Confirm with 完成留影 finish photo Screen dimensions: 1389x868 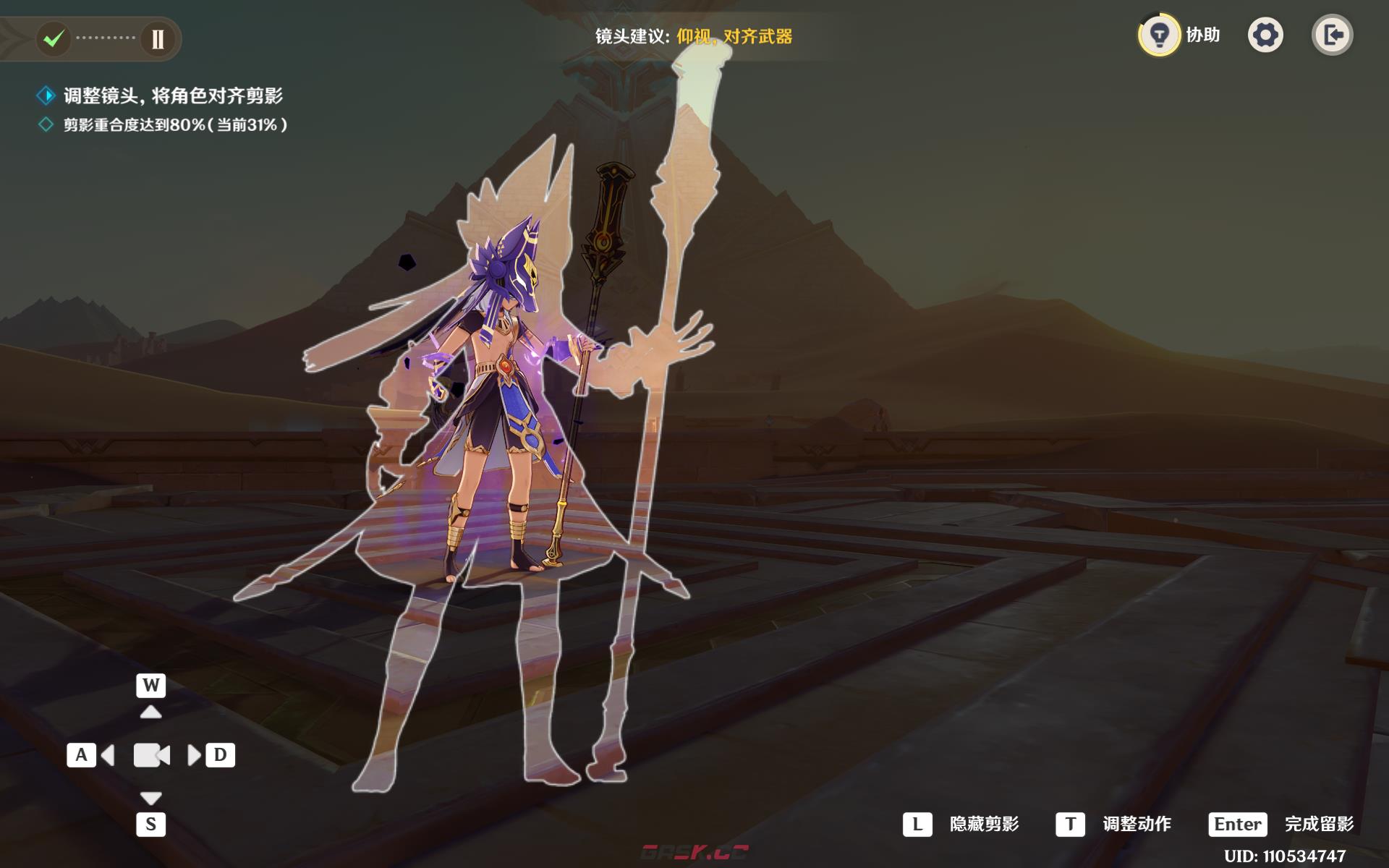point(1318,824)
